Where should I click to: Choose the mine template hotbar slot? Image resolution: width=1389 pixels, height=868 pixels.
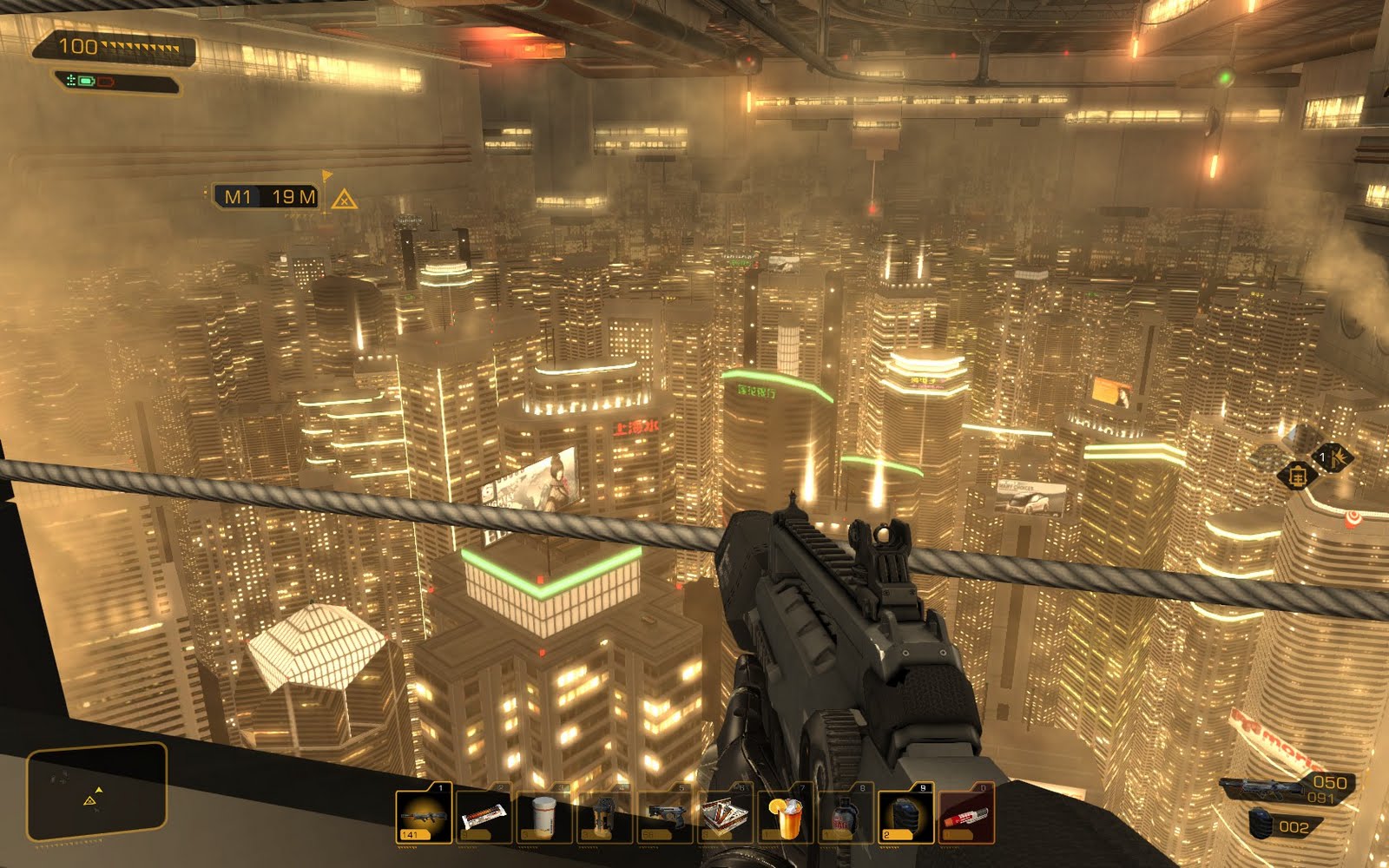pyautogui.click(x=604, y=816)
